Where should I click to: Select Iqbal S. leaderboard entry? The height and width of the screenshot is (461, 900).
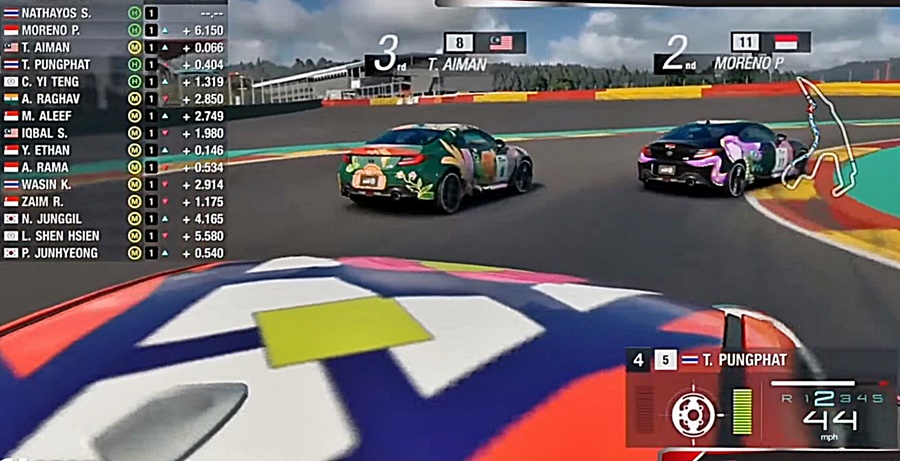52,133
